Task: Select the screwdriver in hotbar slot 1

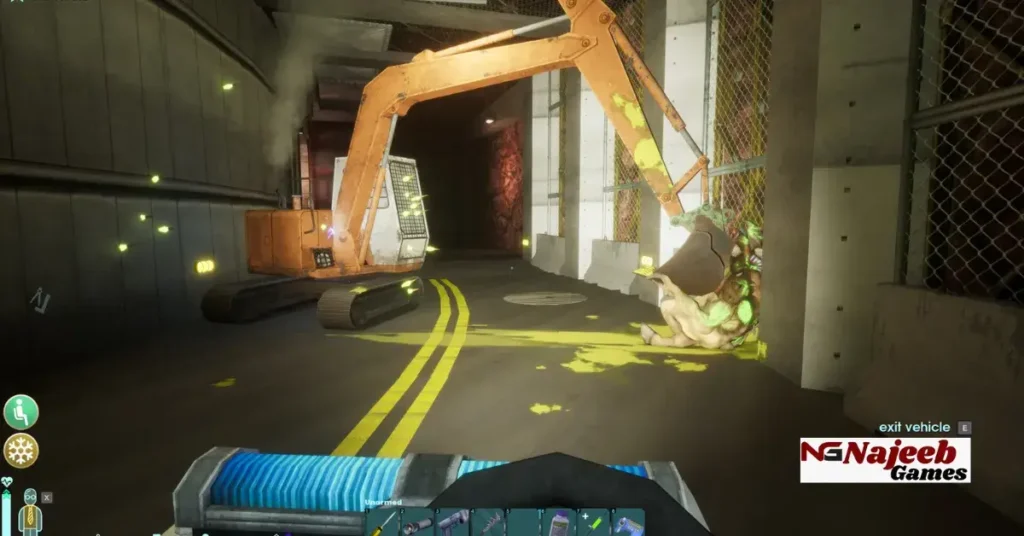Action: [382, 522]
